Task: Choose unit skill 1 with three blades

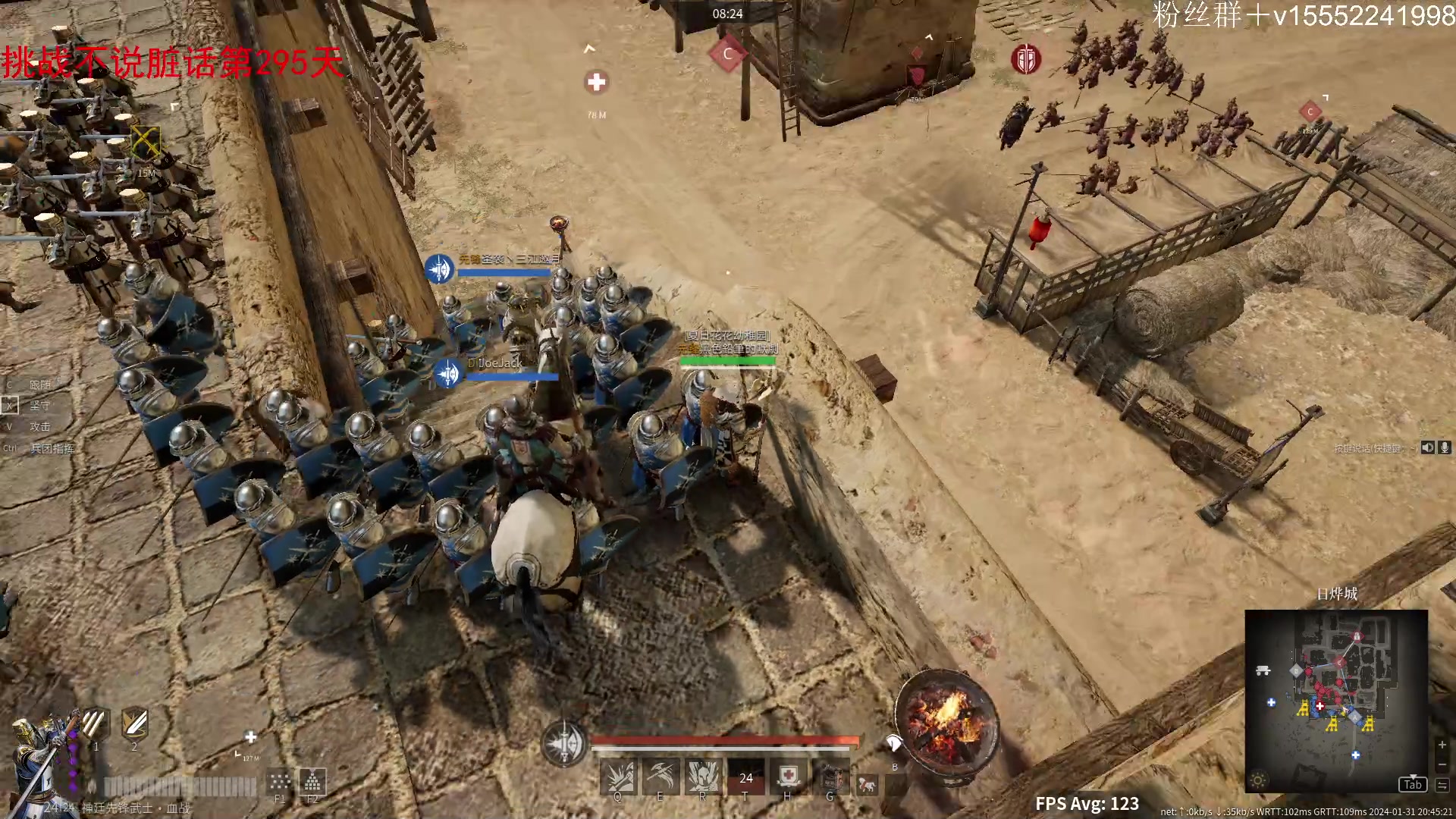Action: (95, 723)
